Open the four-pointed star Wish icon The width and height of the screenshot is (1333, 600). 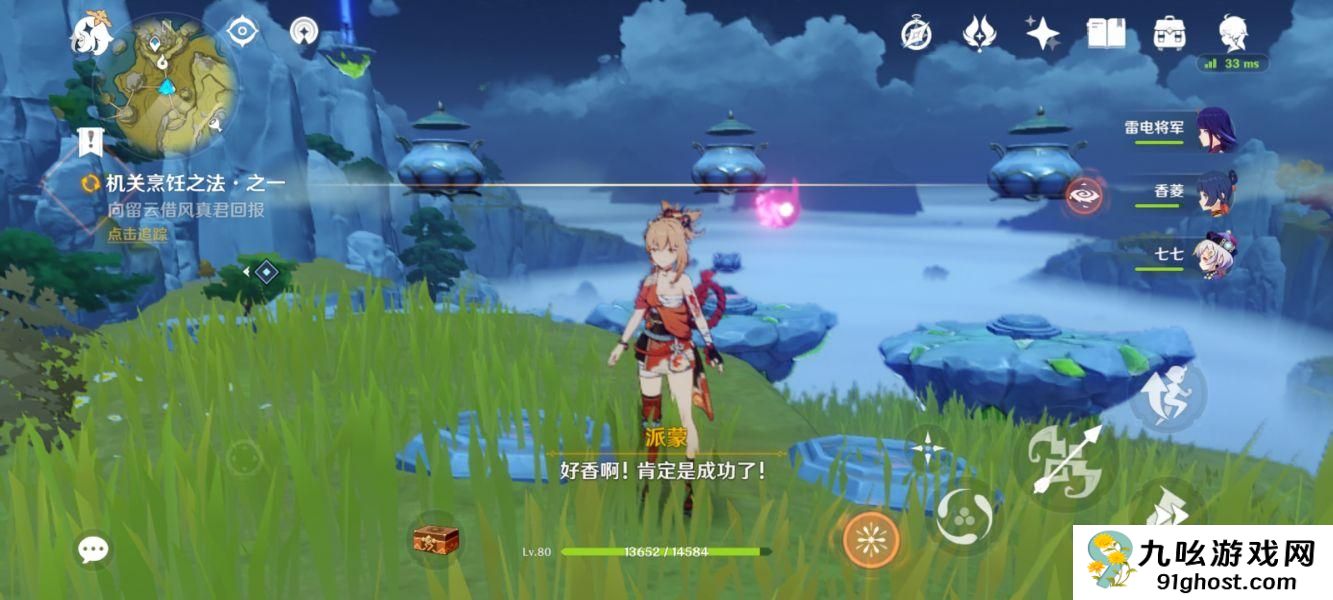pos(1043,34)
